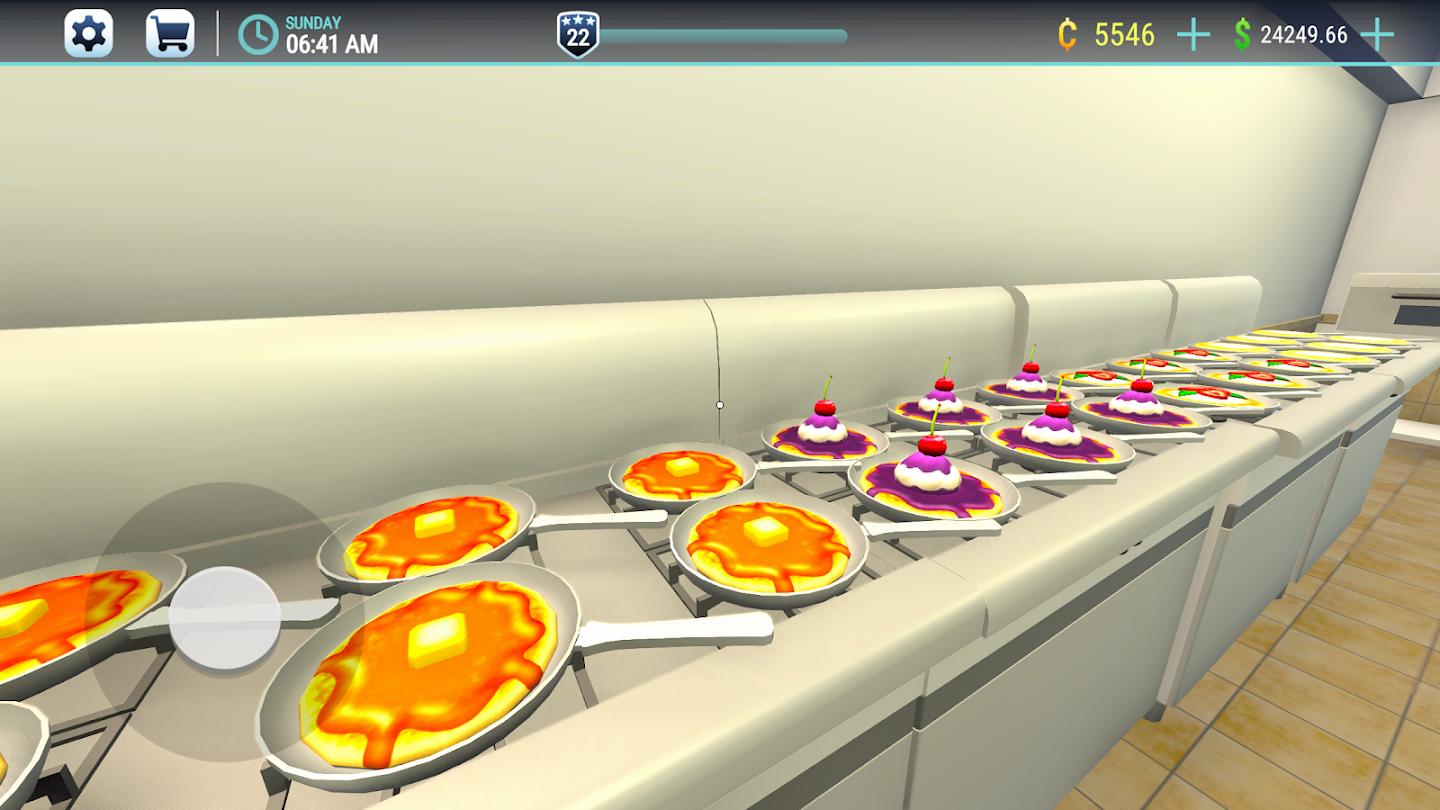Click the clock icon next to the time

(x=257, y=35)
